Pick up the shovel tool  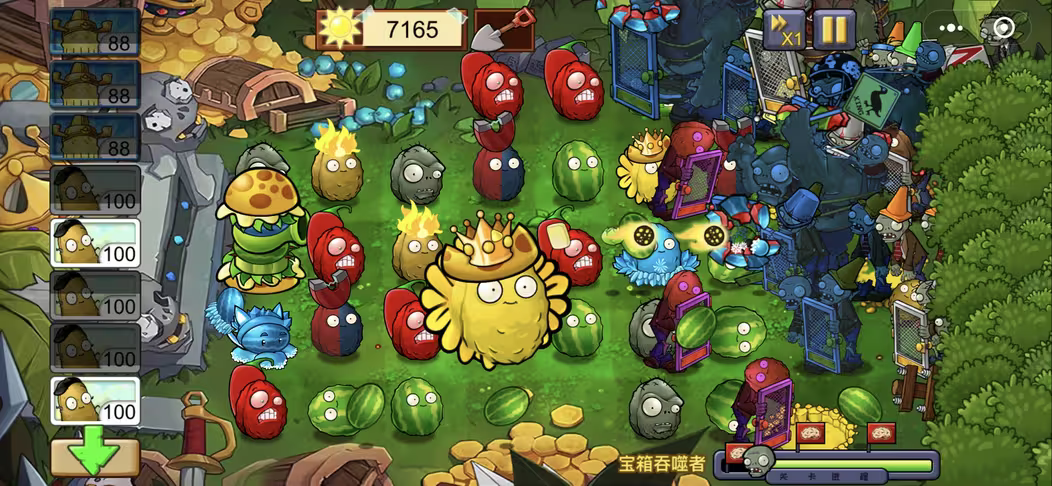point(504,29)
